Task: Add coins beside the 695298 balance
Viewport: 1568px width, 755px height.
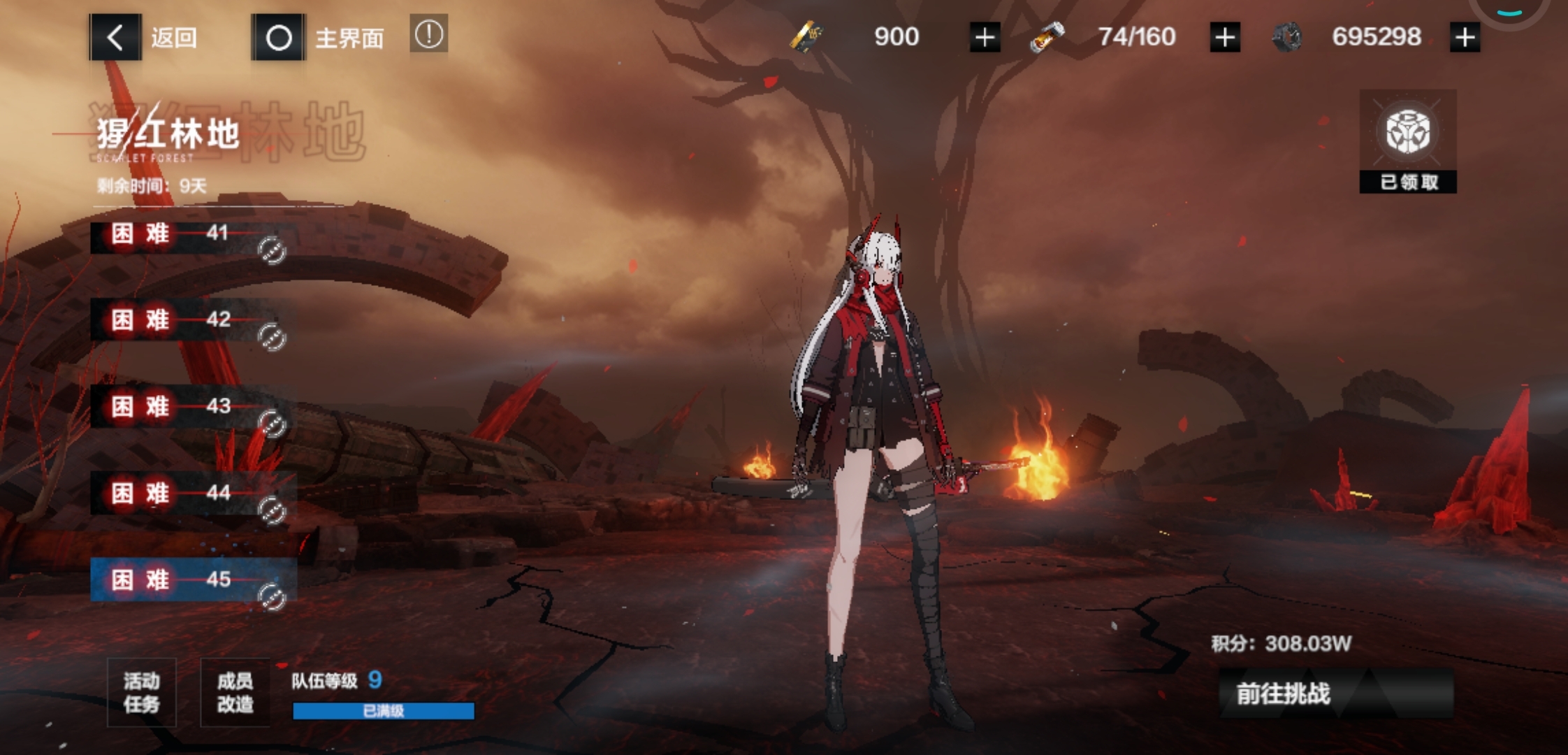Action: (1465, 37)
